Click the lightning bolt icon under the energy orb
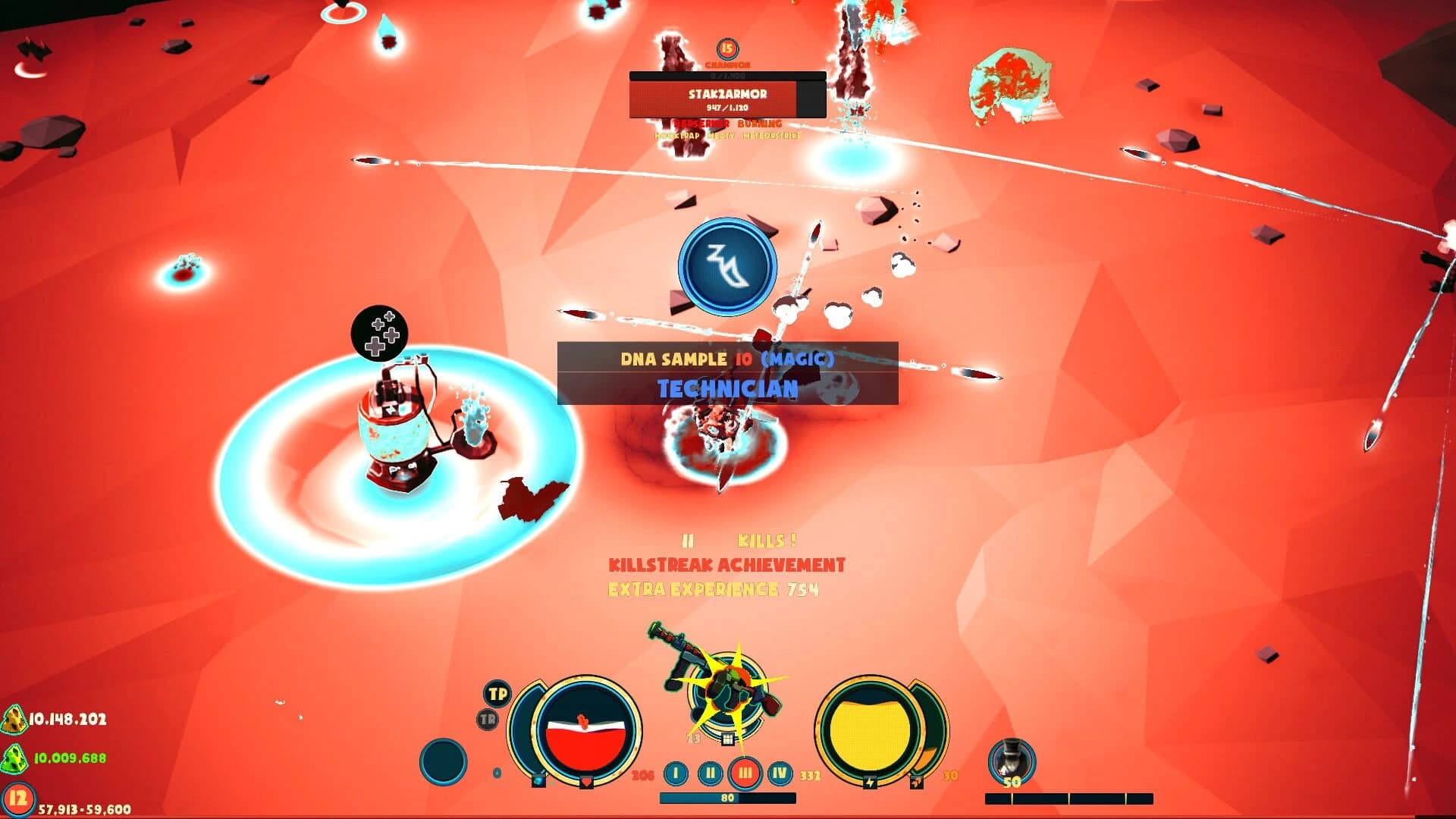Image resolution: width=1456 pixels, height=819 pixels. [x=871, y=781]
